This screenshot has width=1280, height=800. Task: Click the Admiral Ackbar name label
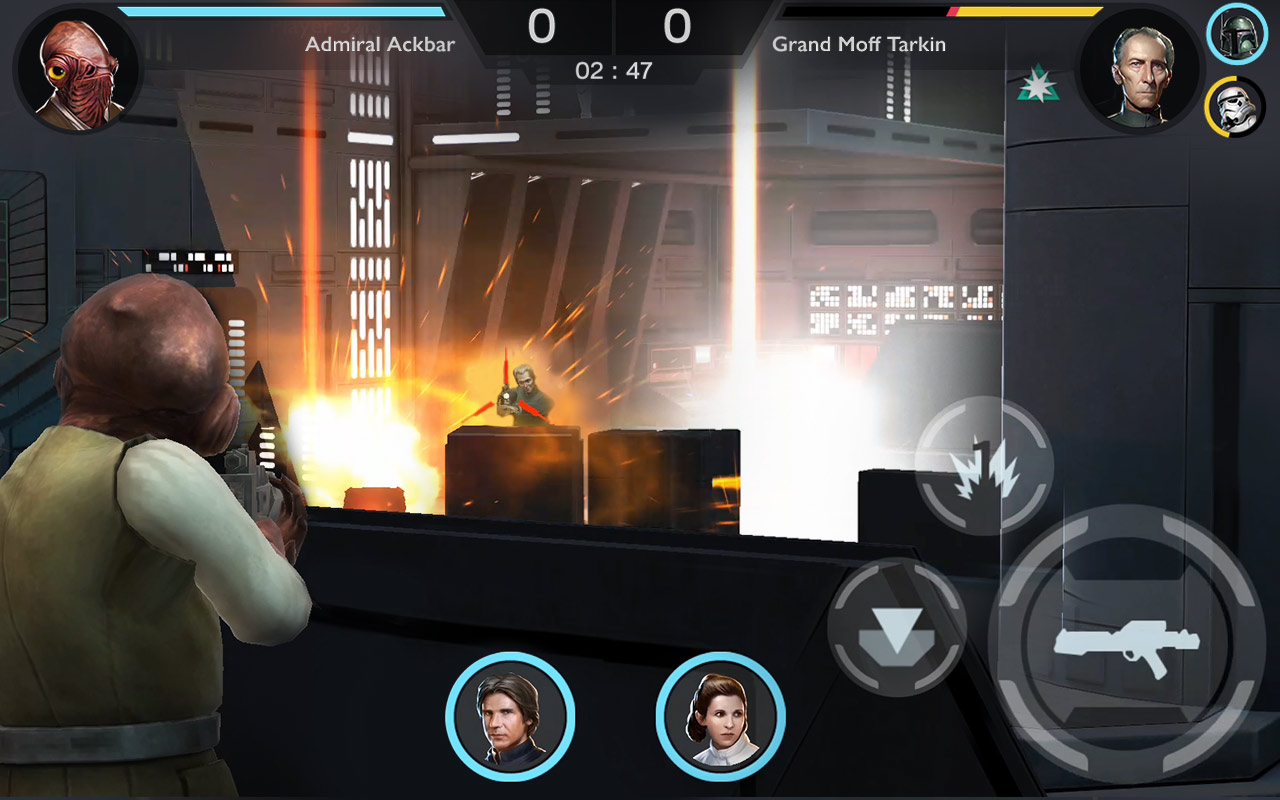(x=380, y=45)
